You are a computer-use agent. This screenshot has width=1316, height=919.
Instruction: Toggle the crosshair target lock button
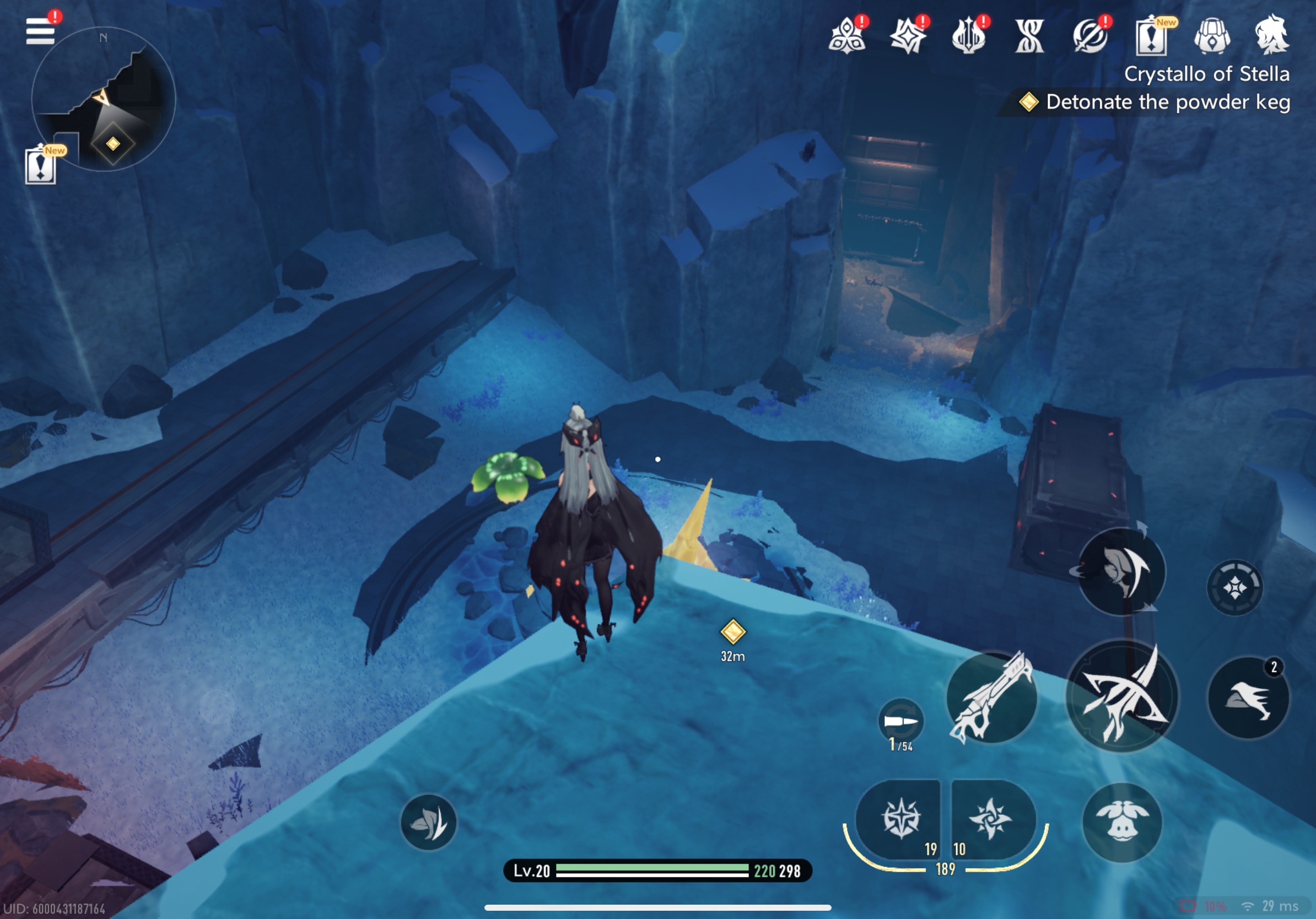(1234, 588)
